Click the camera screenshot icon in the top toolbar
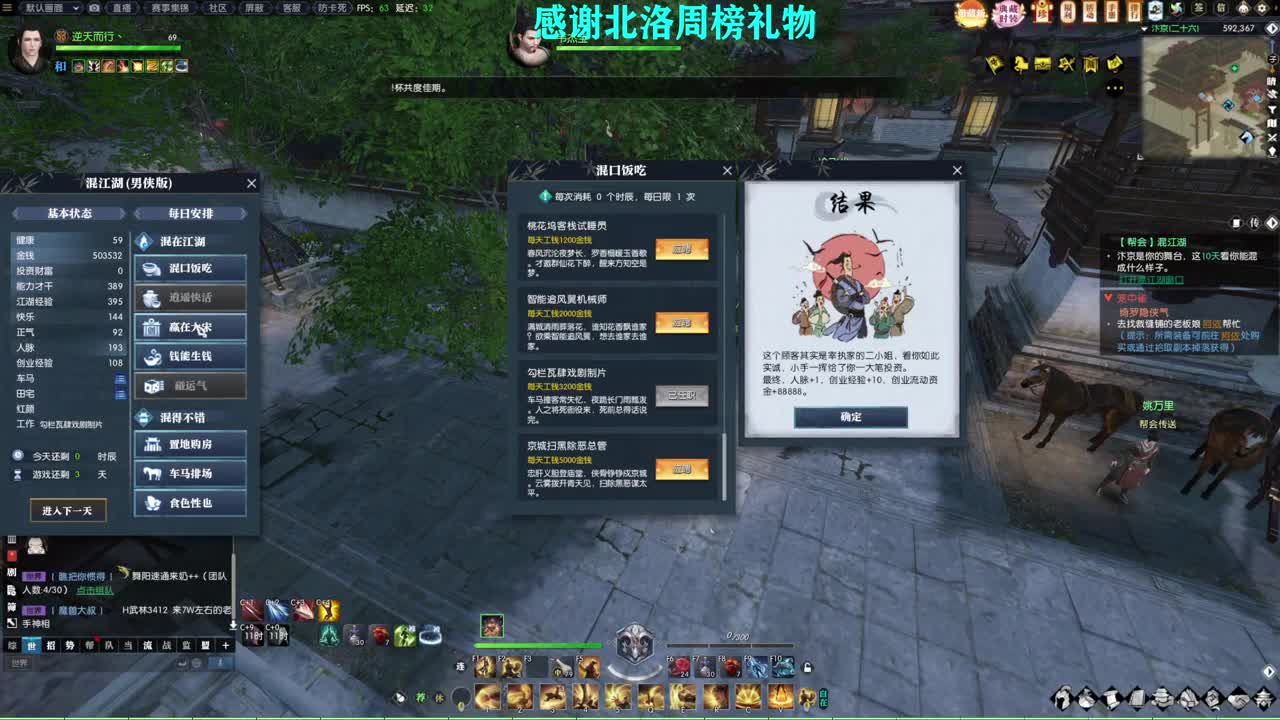The image size is (1280, 720). pos(94,8)
